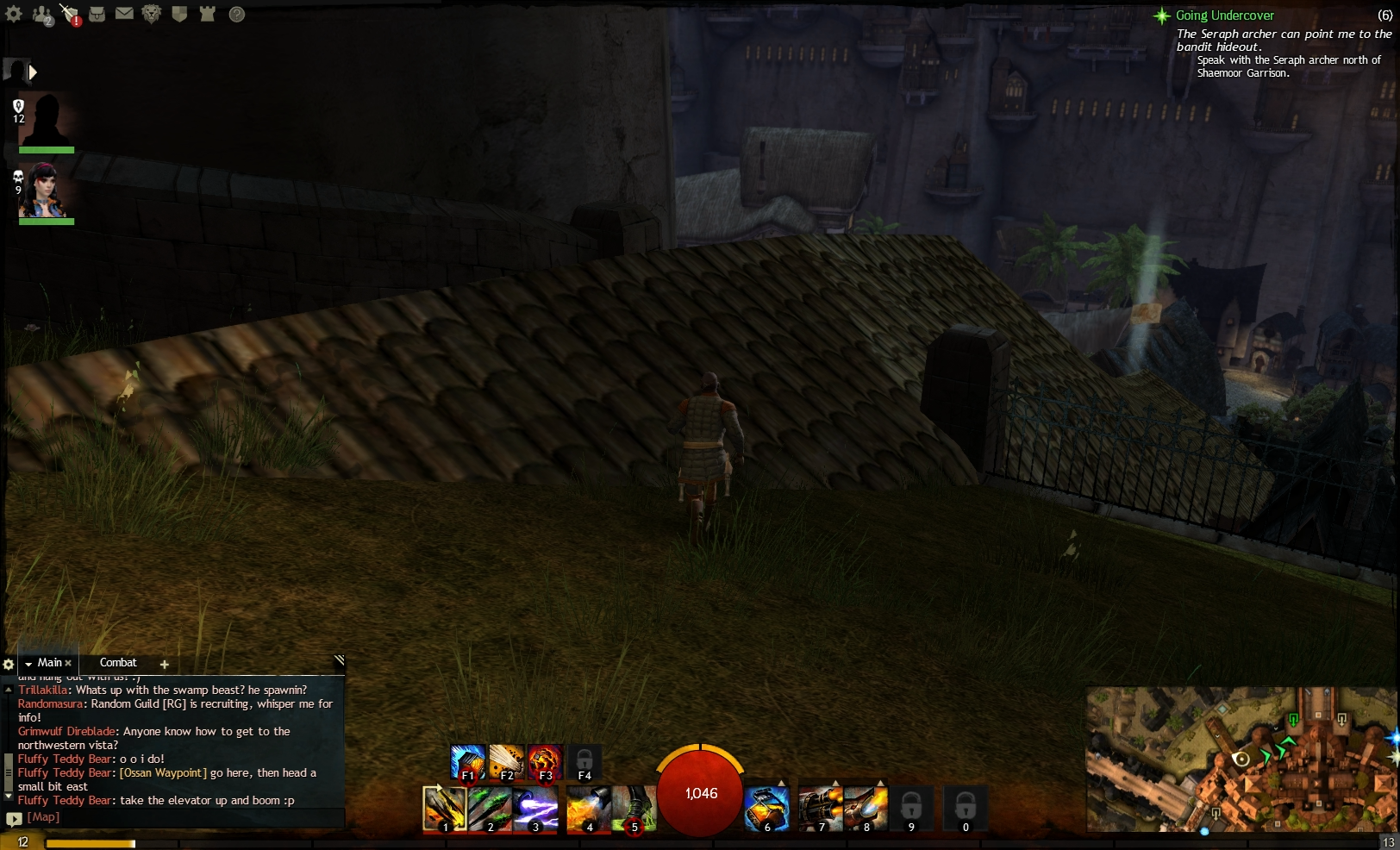The image size is (1400, 850).
Task: Open the PvP shield icon
Action: [178, 14]
